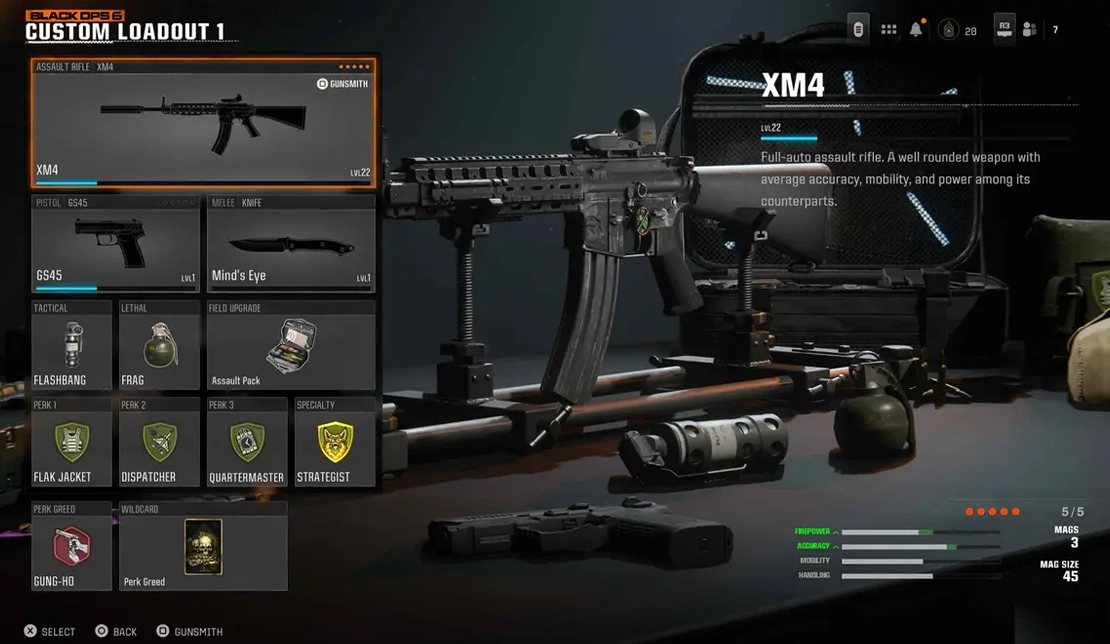Choose the Quartermaster perk slot
Image resolution: width=1110 pixels, height=644 pixels.
pyautogui.click(x=247, y=442)
